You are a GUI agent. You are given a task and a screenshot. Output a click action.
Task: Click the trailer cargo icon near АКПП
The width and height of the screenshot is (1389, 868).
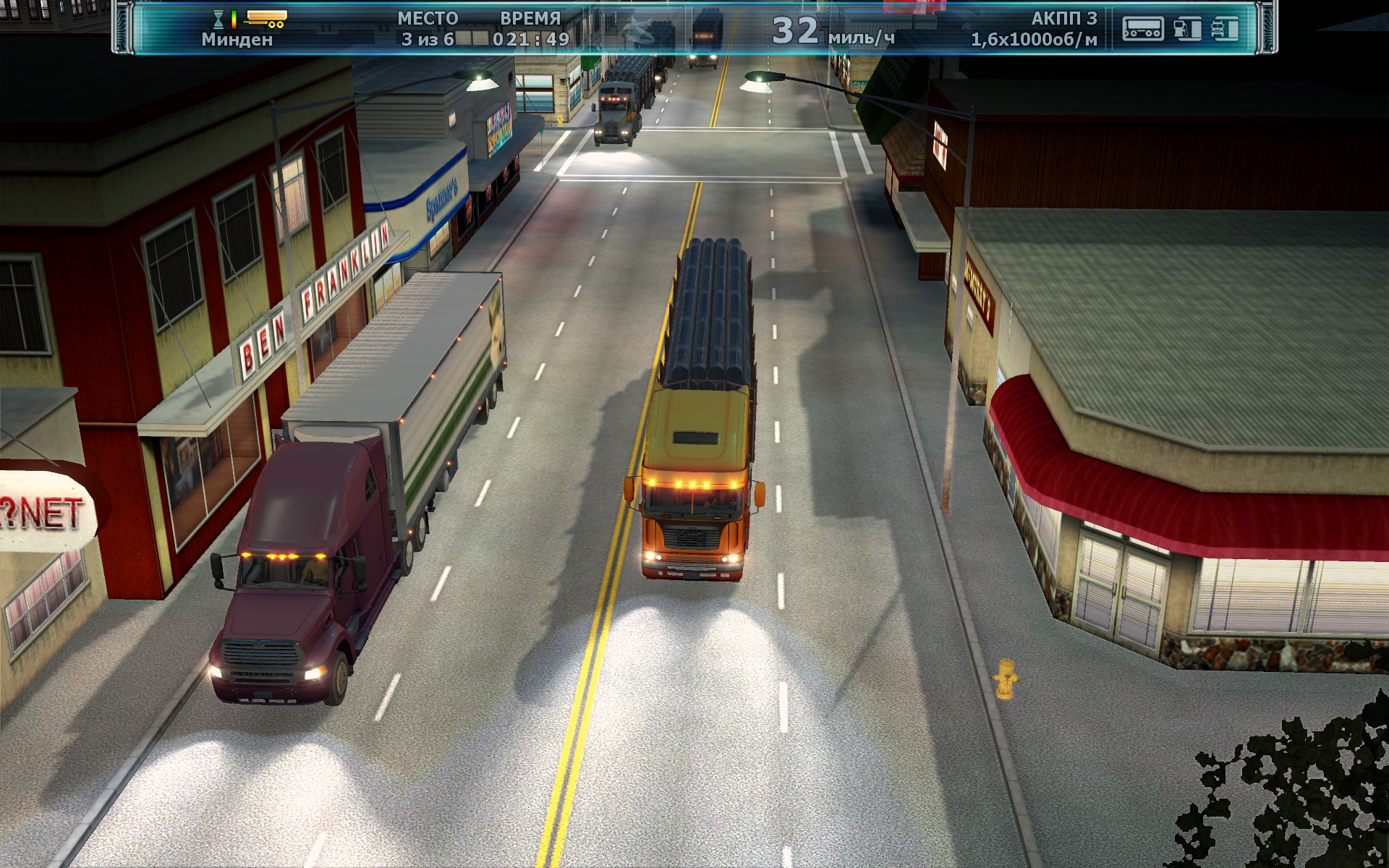coord(1142,29)
